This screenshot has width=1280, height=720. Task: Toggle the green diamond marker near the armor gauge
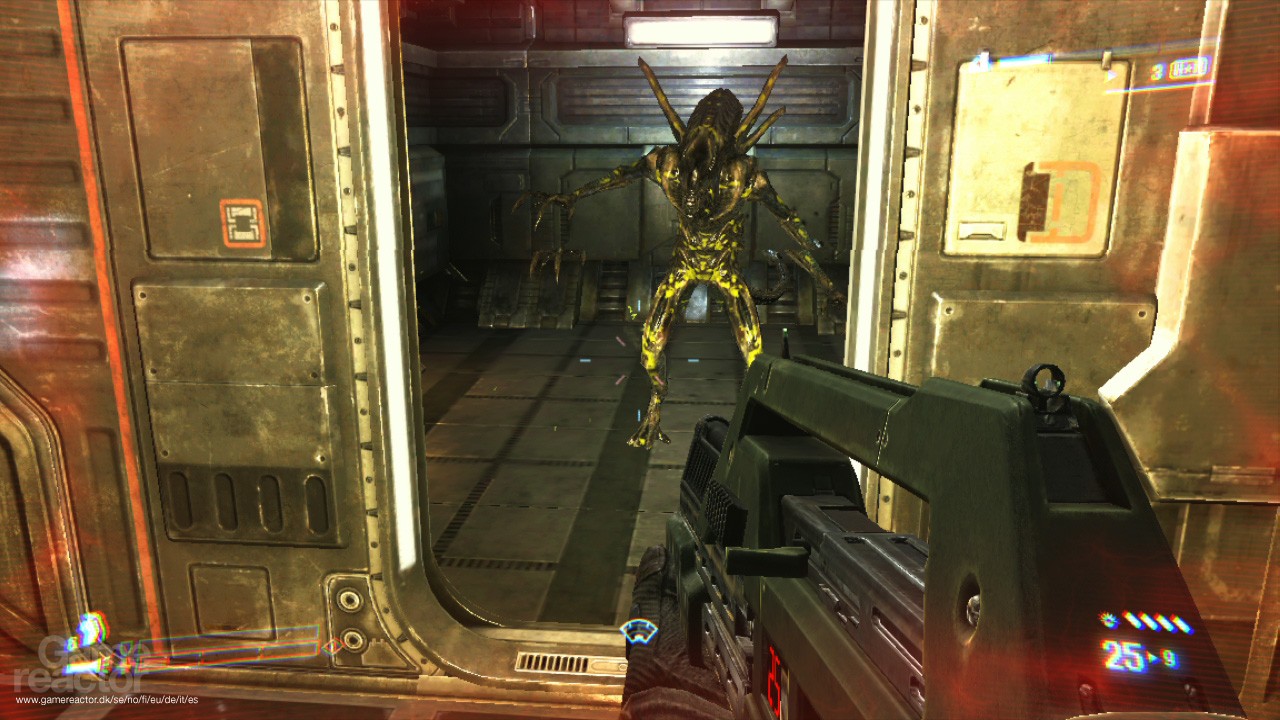pyautogui.click(x=125, y=650)
